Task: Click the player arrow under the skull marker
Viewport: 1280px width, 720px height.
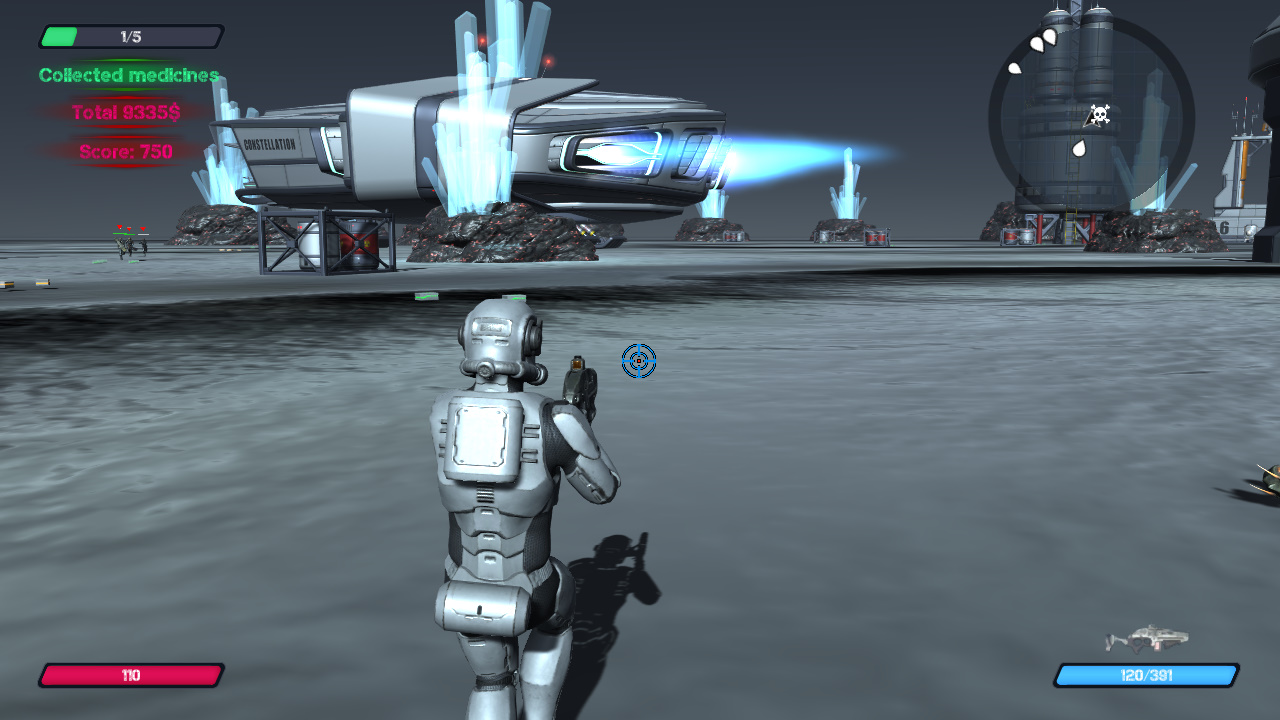Action: (x=1090, y=124)
